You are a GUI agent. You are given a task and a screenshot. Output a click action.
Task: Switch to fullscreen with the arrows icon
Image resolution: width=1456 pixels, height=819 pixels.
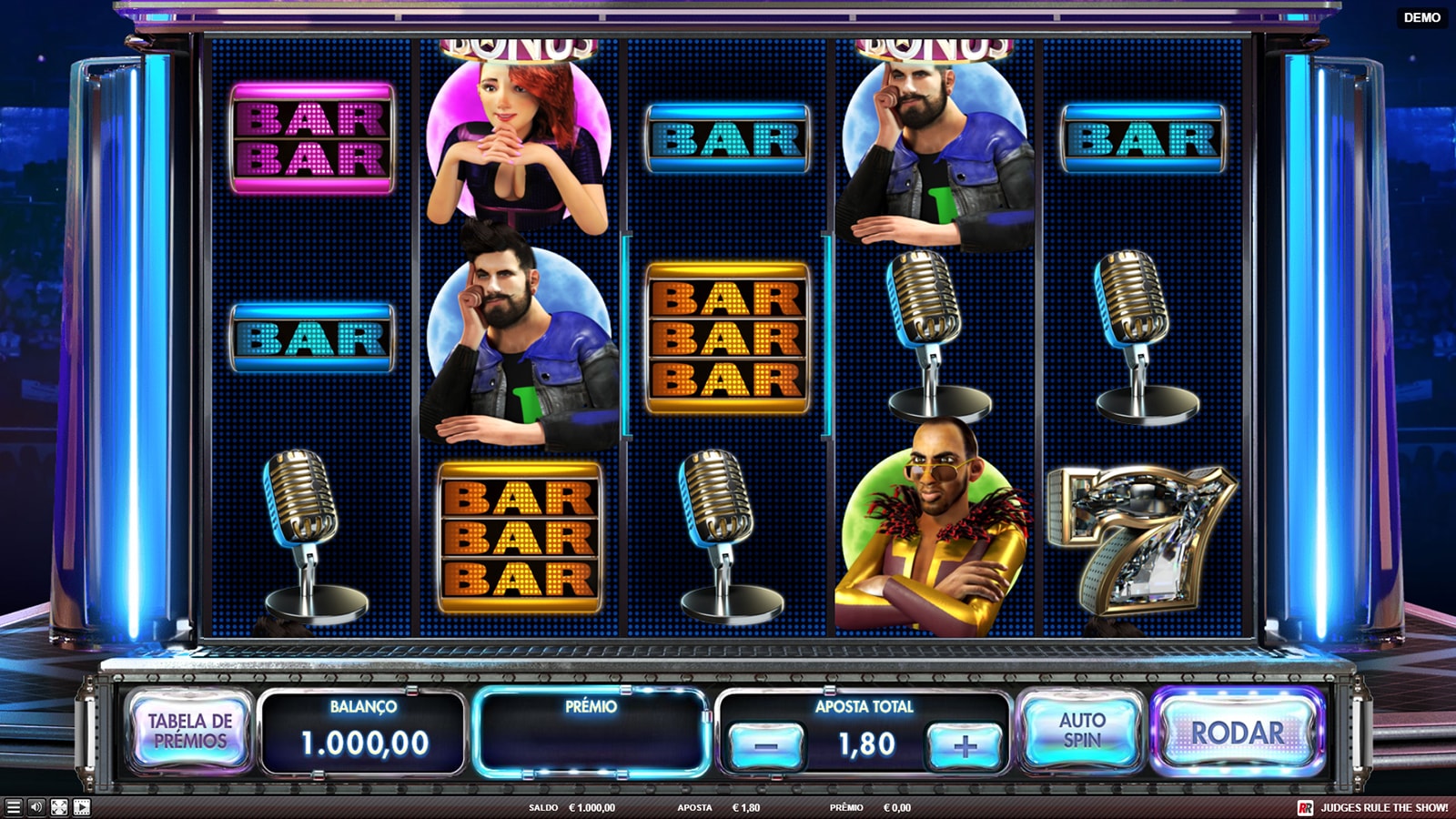pos(59,807)
